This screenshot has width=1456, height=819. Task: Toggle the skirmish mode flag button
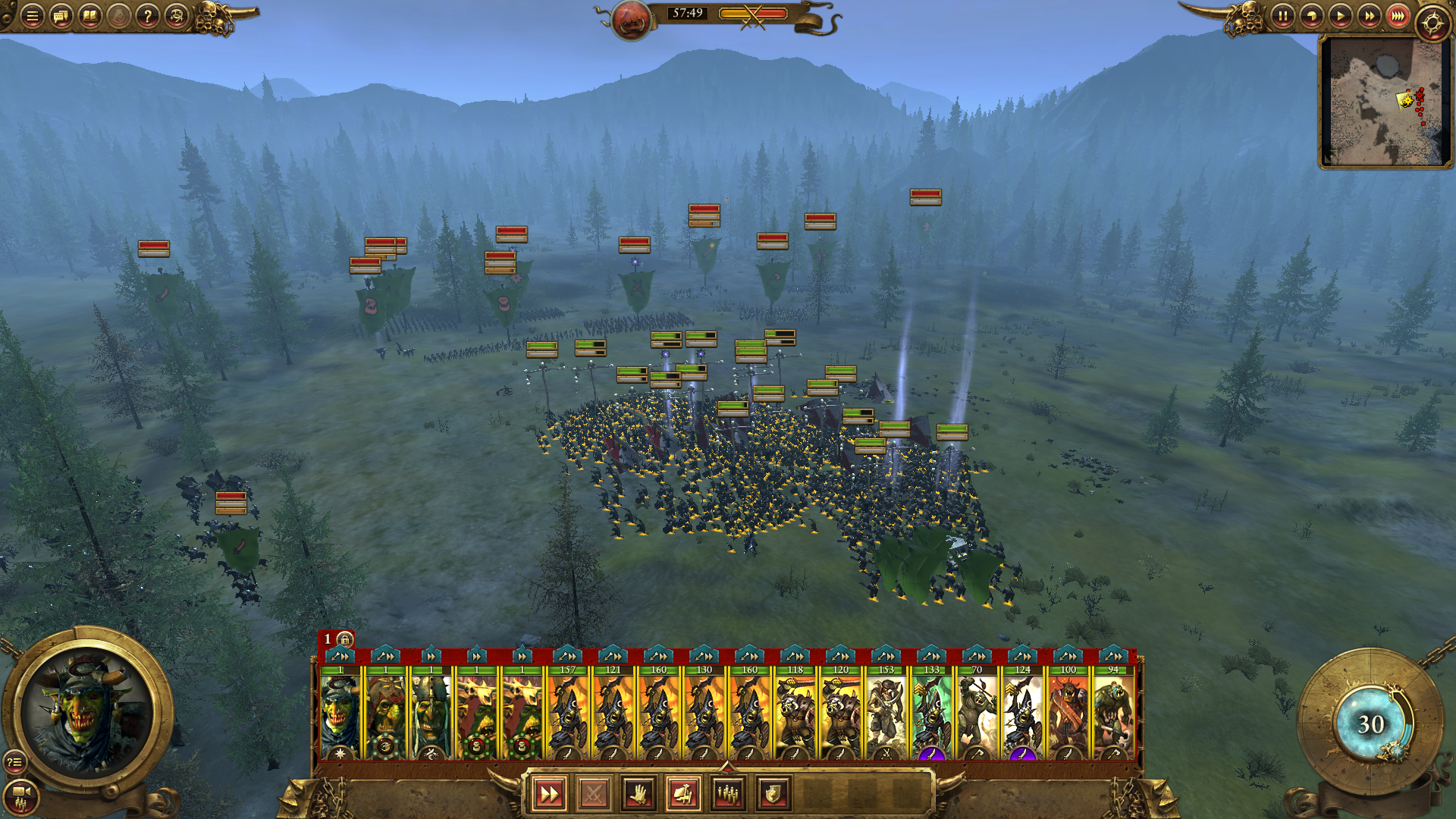coord(683,794)
